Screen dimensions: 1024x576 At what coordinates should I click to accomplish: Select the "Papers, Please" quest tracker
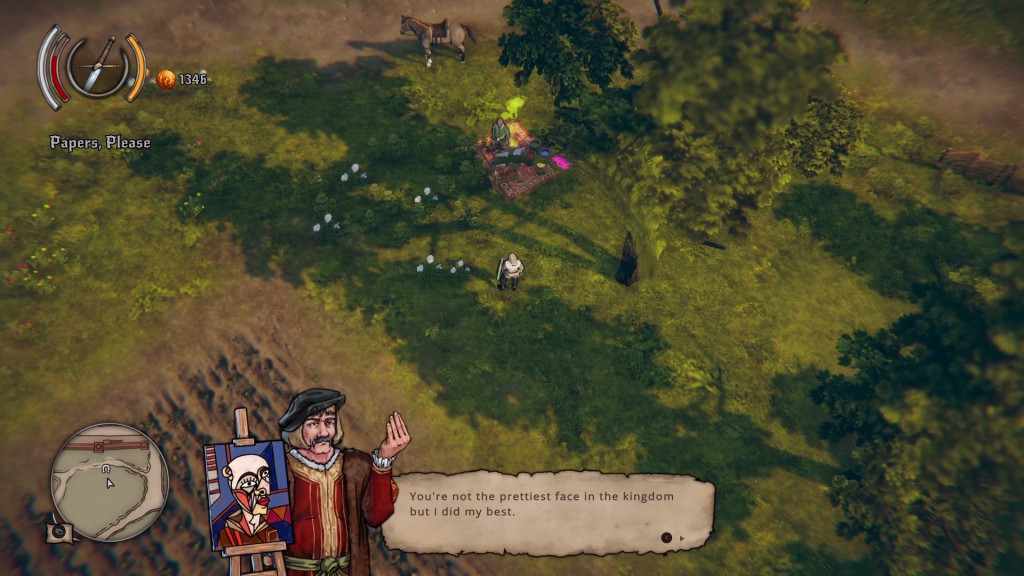(101, 143)
